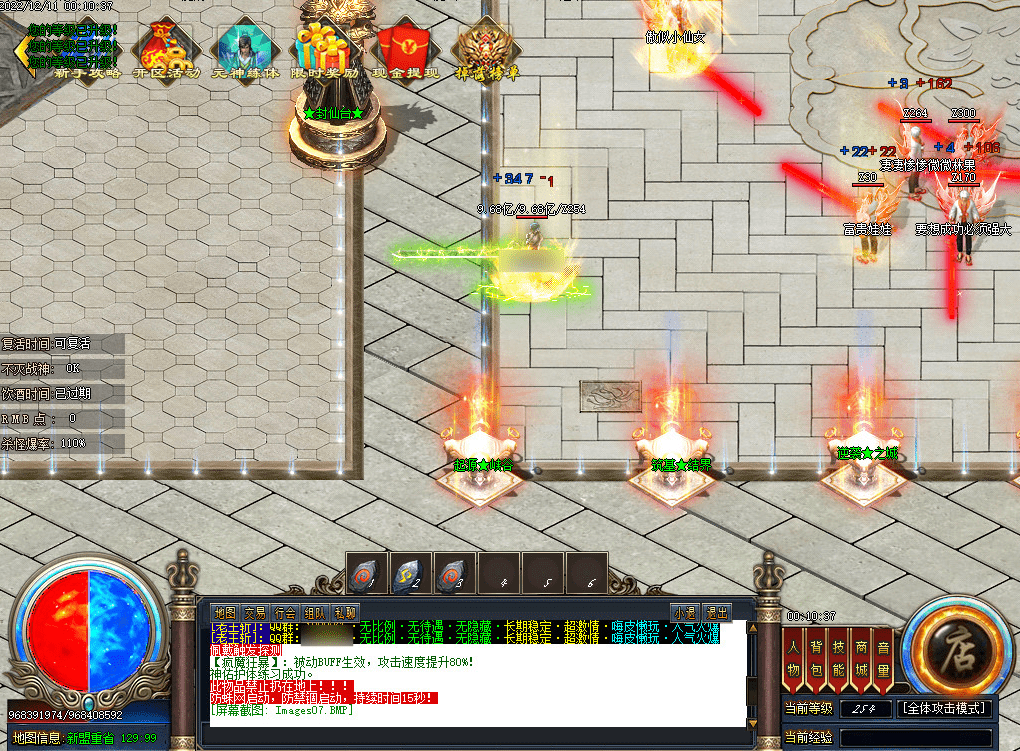Screen dimensions: 1020x751
Task: Open the 人物 character panel
Action: 793,660
